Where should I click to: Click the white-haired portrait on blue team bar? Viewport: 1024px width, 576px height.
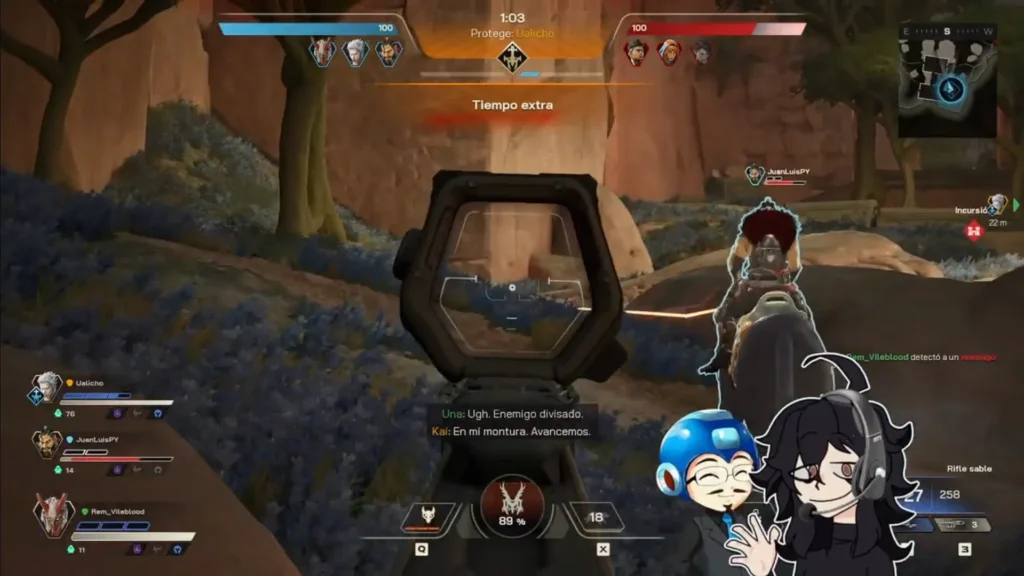coord(356,52)
